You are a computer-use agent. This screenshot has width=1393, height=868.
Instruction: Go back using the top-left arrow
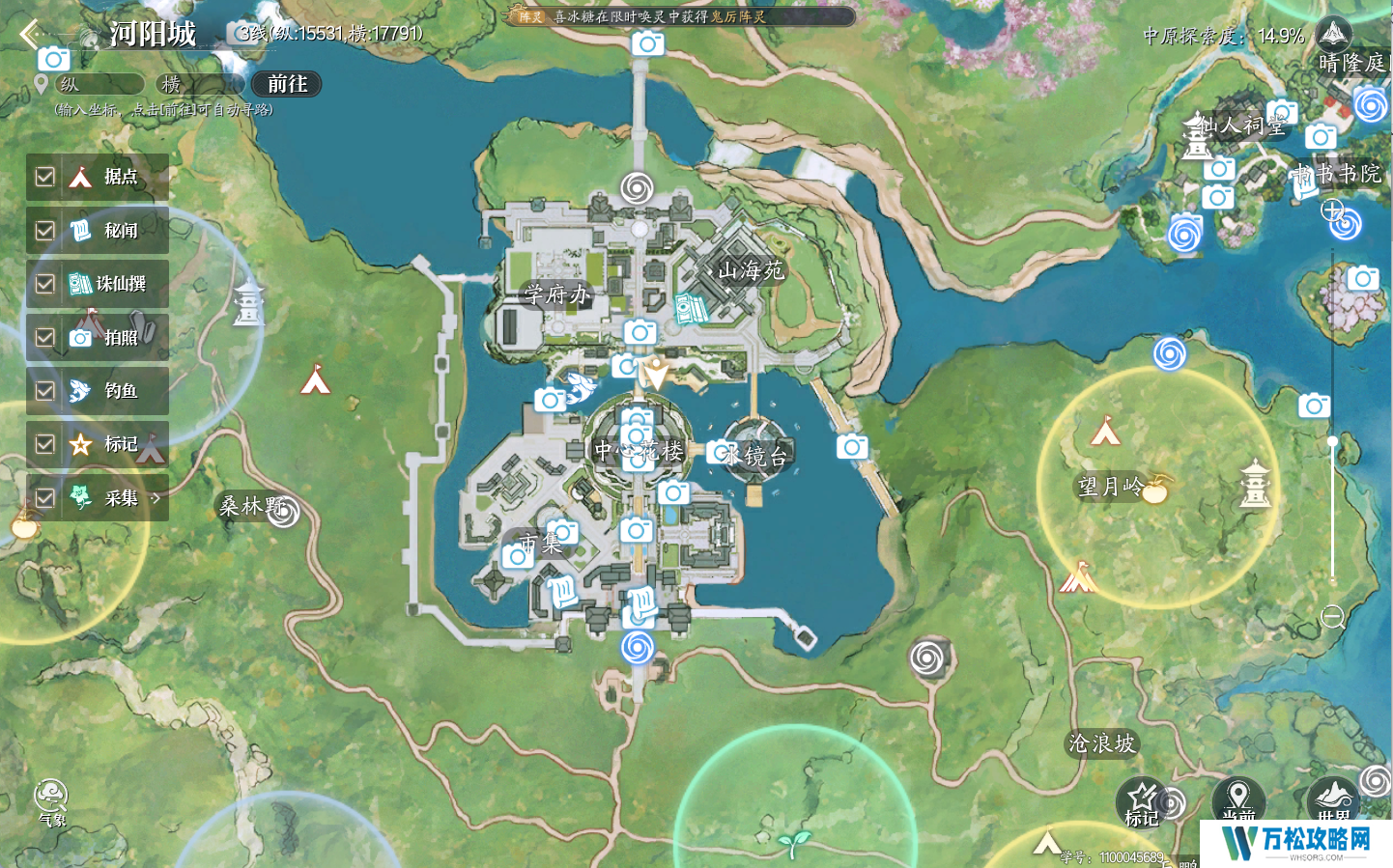(x=29, y=35)
